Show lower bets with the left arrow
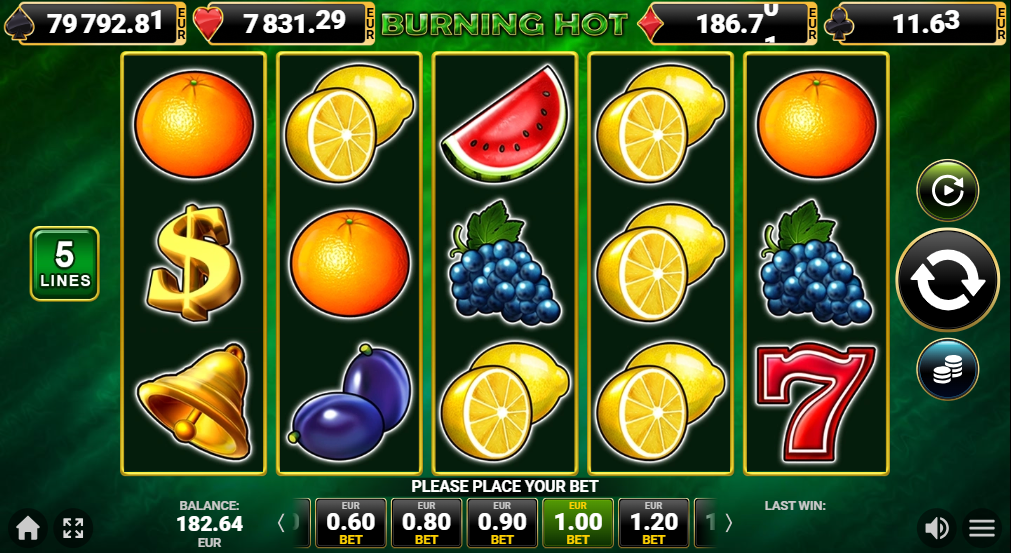 [x=282, y=523]
